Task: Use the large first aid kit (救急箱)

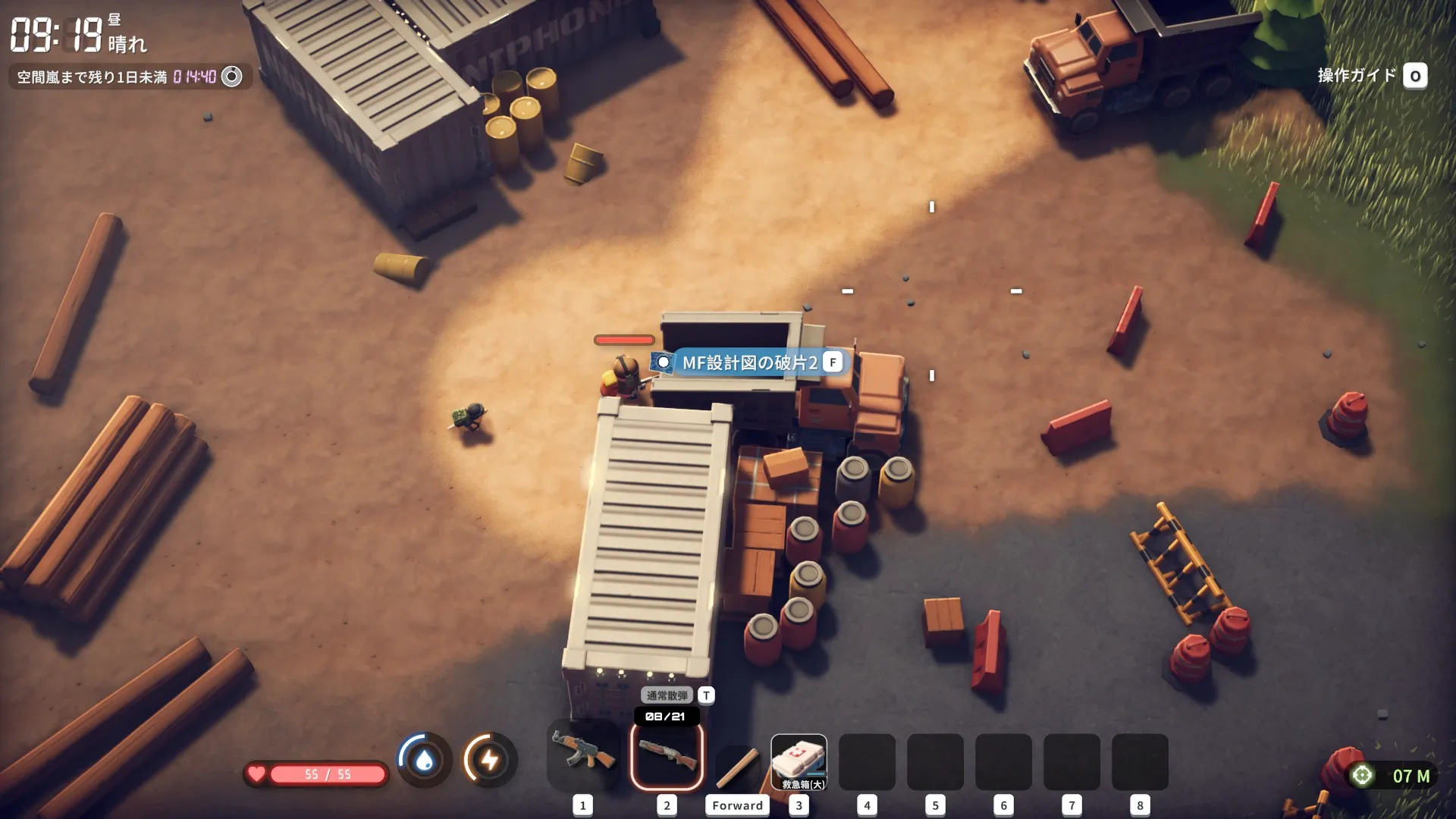Action: (x=799, y=761)
